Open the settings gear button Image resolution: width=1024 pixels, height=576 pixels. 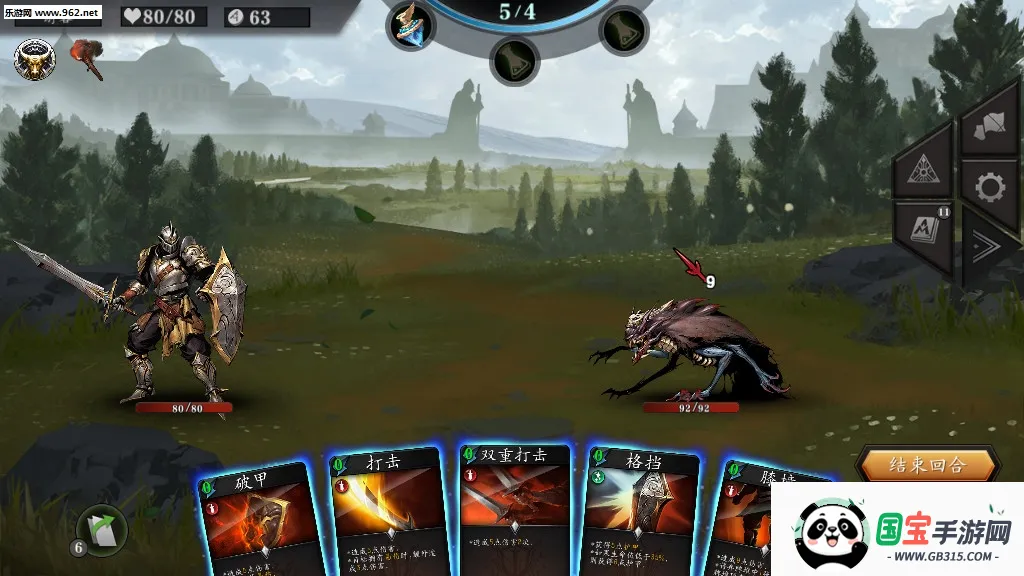[x=988, y=188]
